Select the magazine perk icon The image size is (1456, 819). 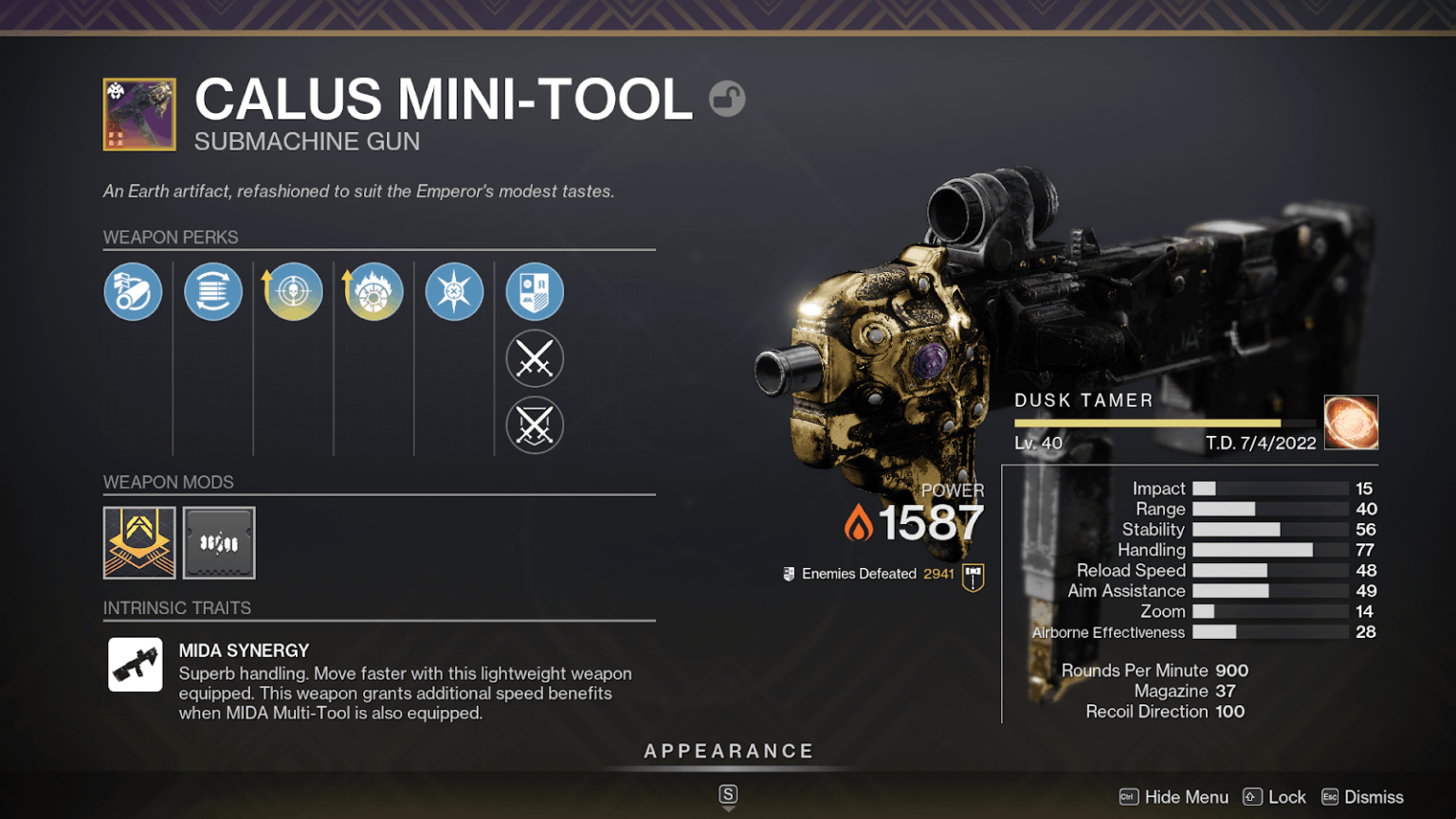click(x=213, y=291)
